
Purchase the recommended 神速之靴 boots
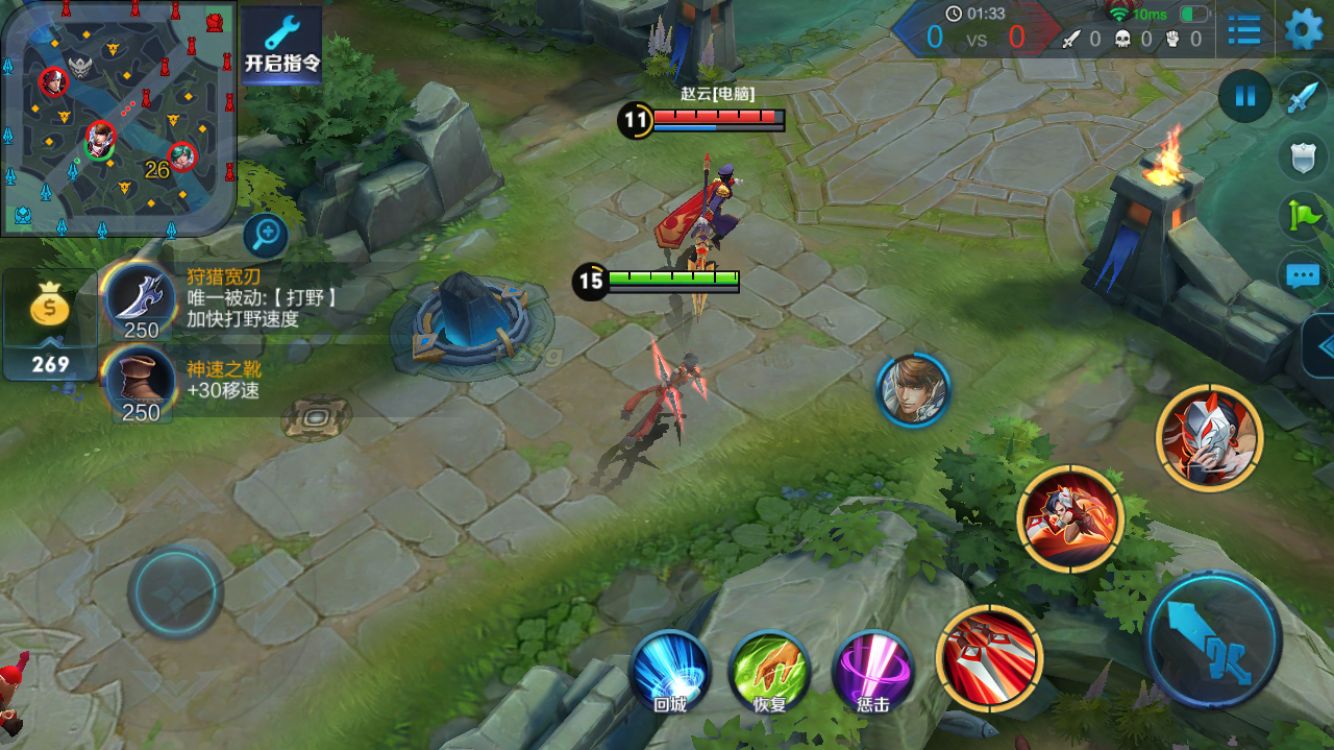[140, 385]
